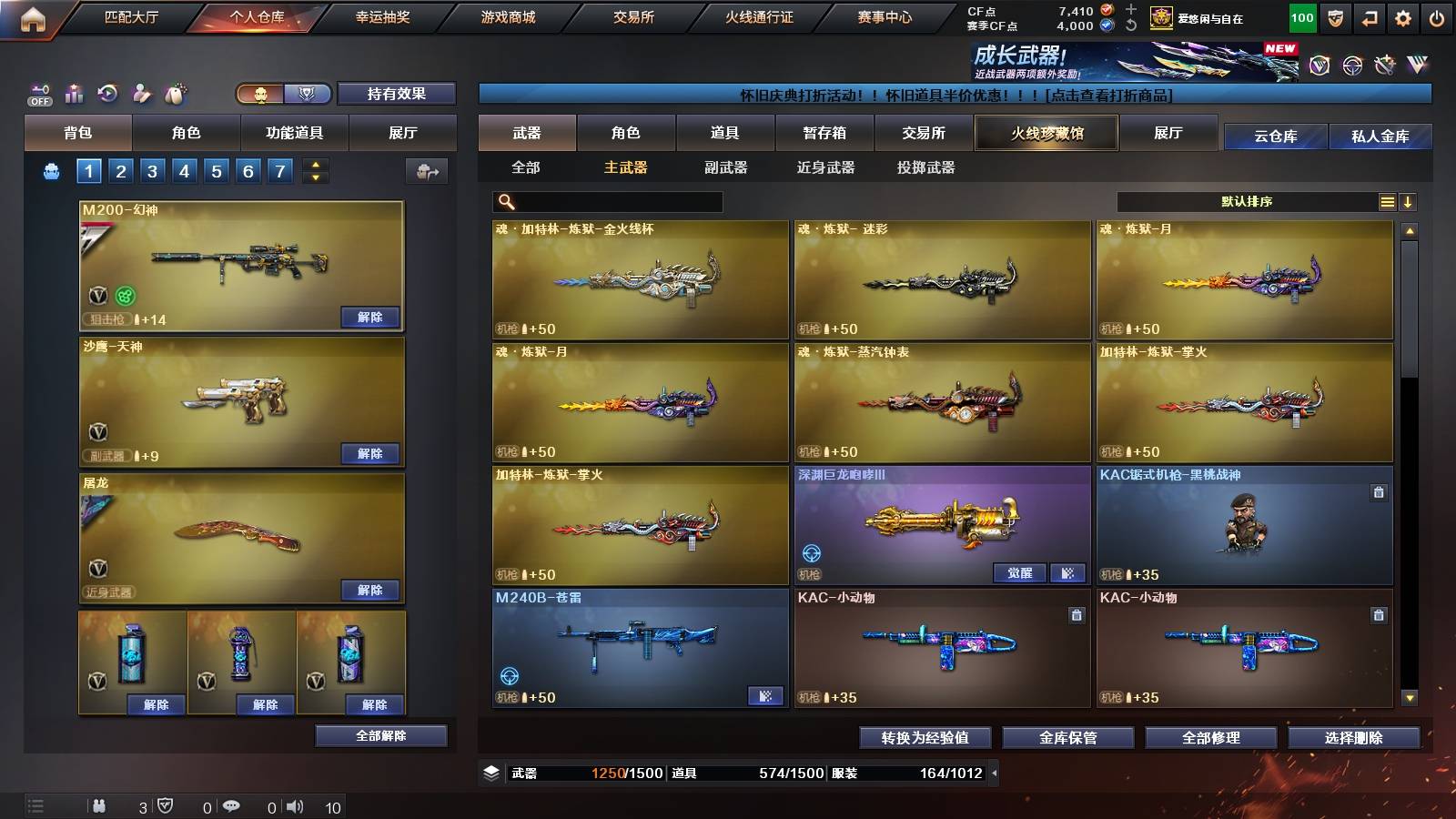
Task: Open the settings gear icon
Action: pos(1404,16)
